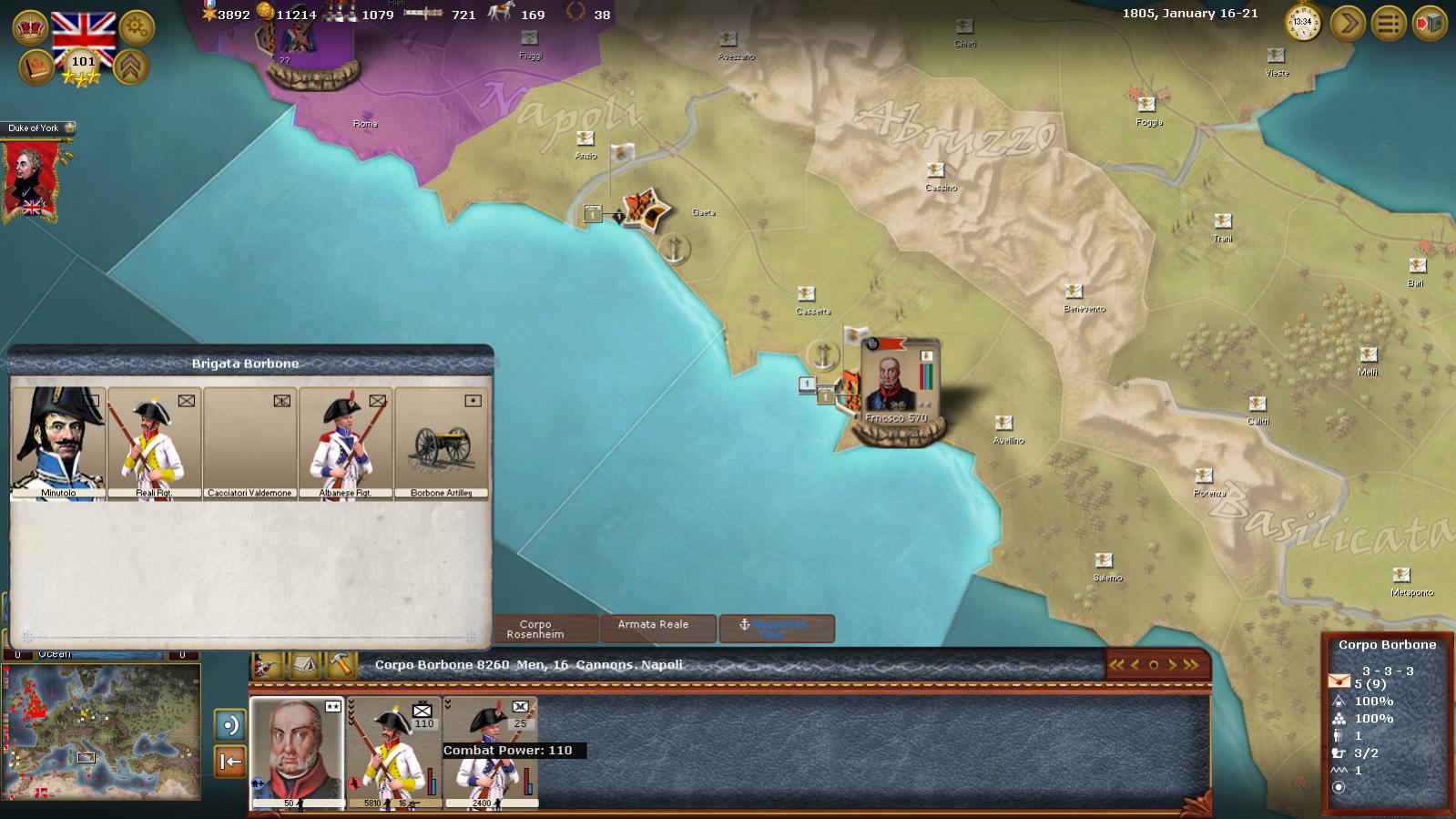Choose the Cacciatori Valdemone unit card

pyautogui.click(x=249, y=443)
